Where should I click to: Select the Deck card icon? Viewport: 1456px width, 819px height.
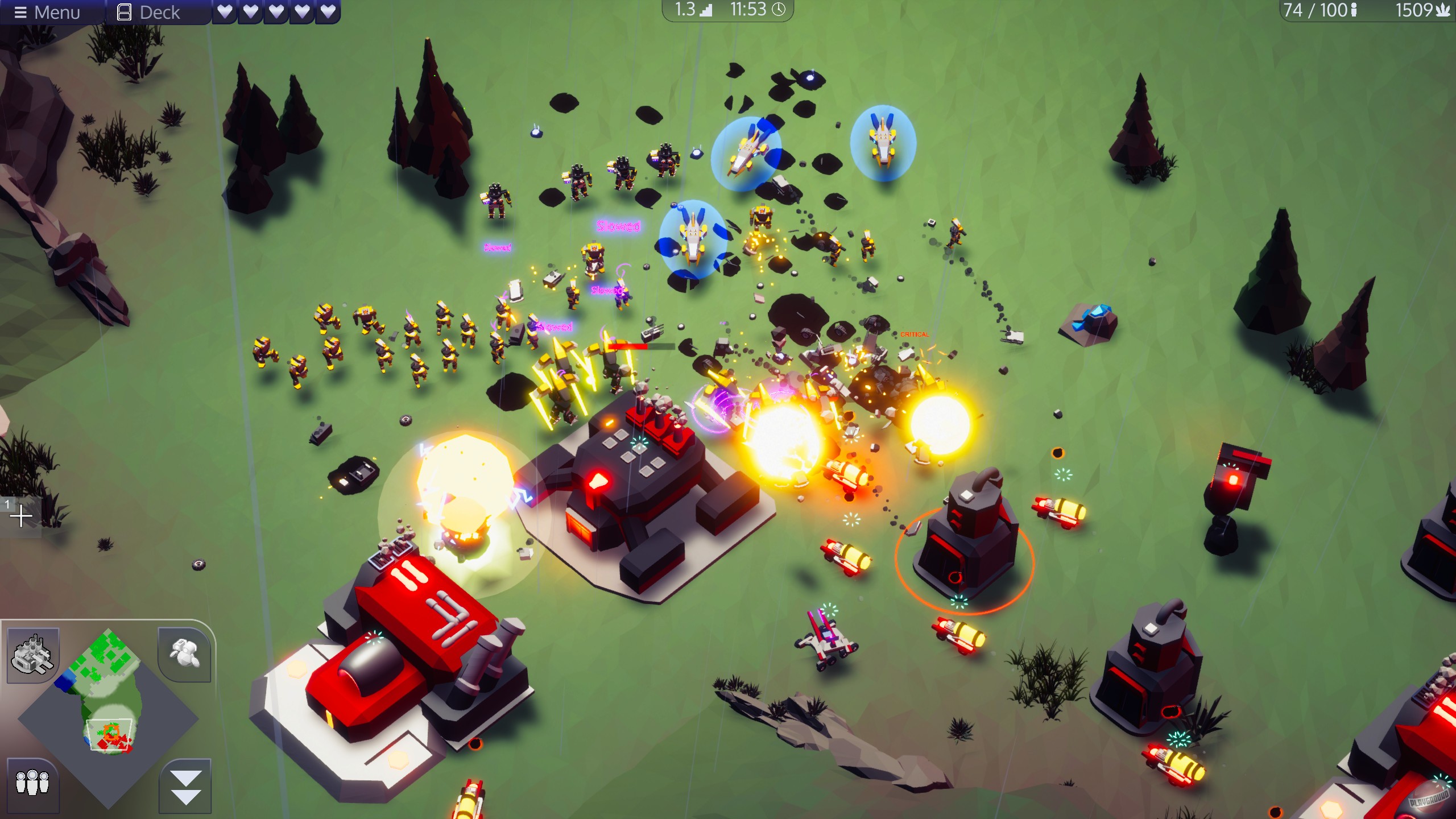[x=124, y=13]
